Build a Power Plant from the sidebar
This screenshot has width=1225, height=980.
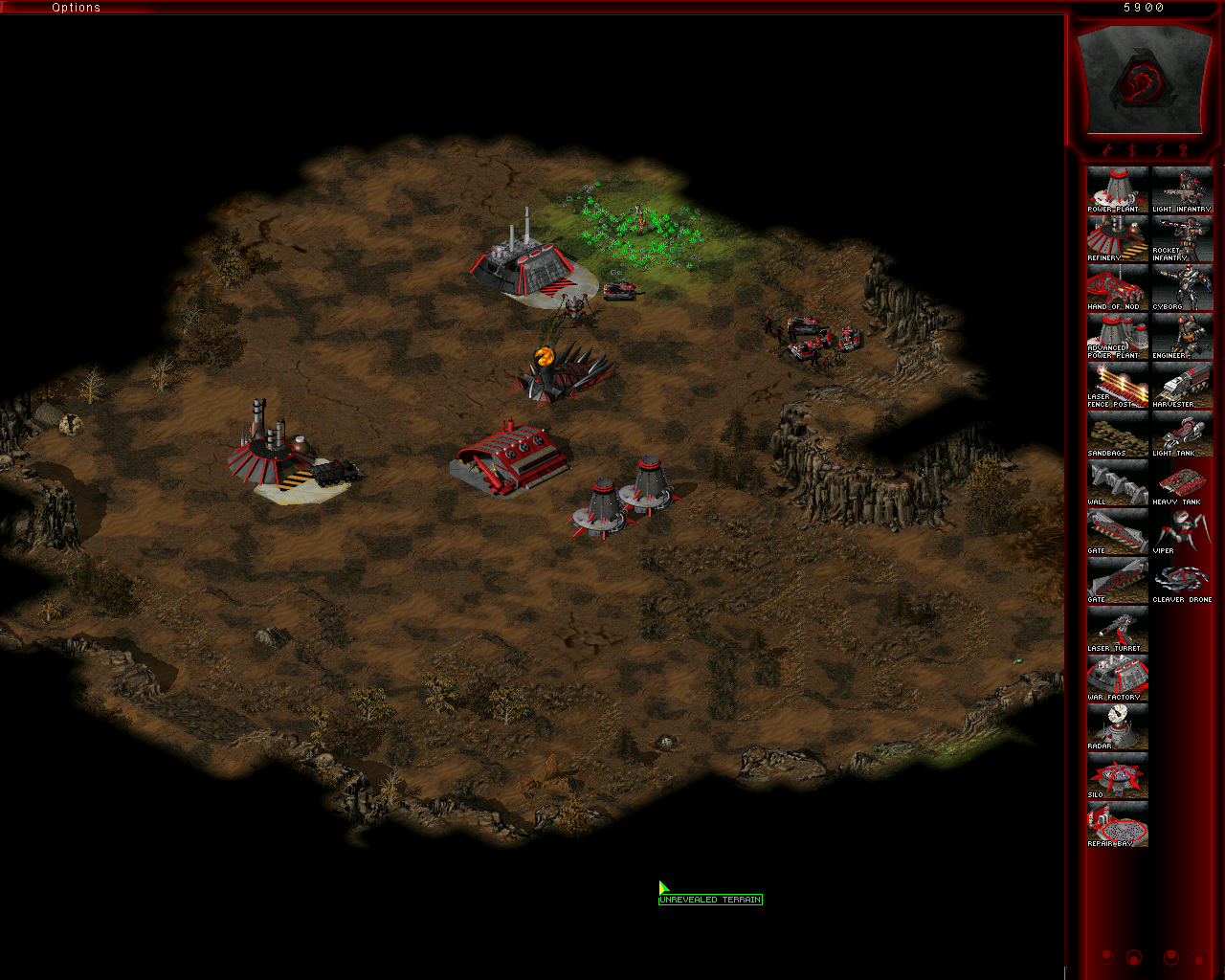[x=1117, y=189]
